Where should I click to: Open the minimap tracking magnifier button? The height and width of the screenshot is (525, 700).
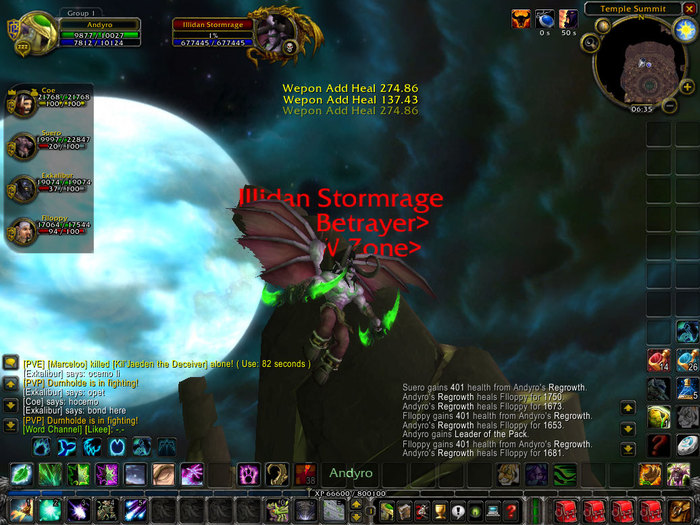pyautogui.click(x=590, y=43)
